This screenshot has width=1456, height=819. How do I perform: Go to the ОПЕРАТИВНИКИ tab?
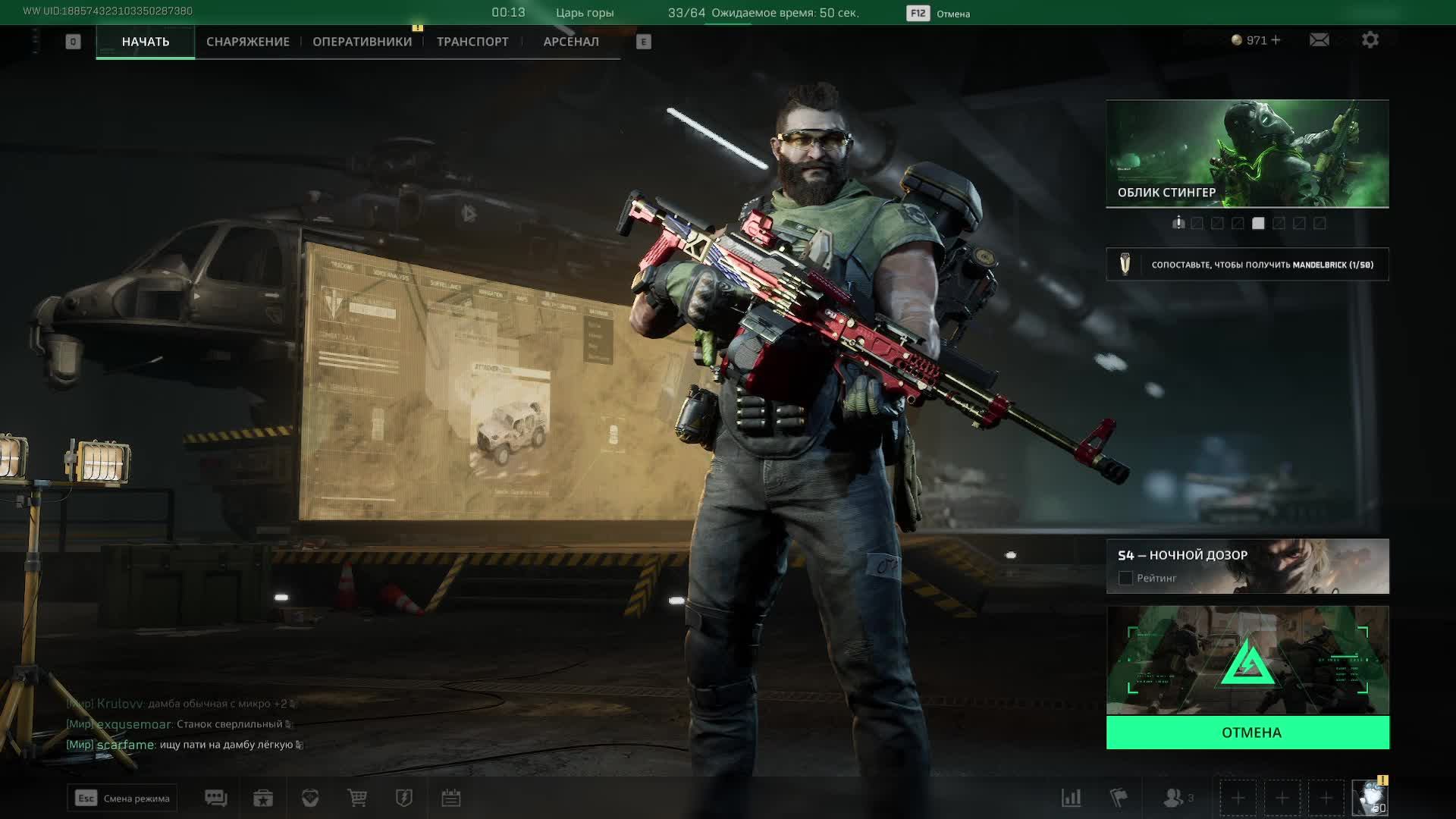(362, 42)
